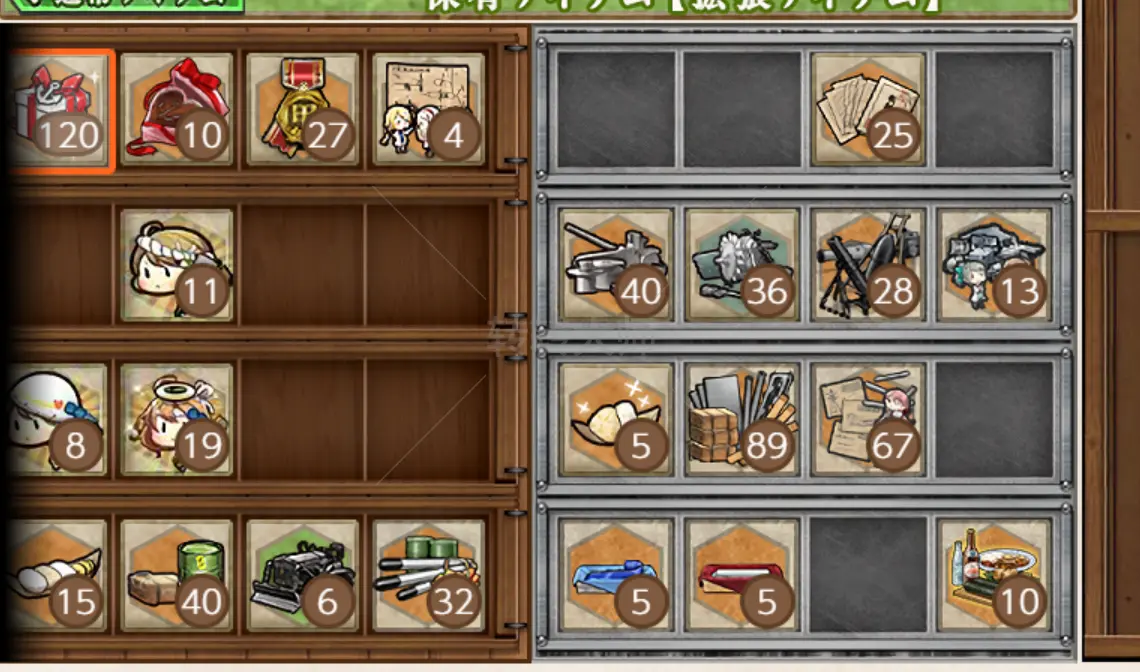This screenshot has width=1140, height=672.
Task: Select the sparkling item with 5
Action: point(616,419)
